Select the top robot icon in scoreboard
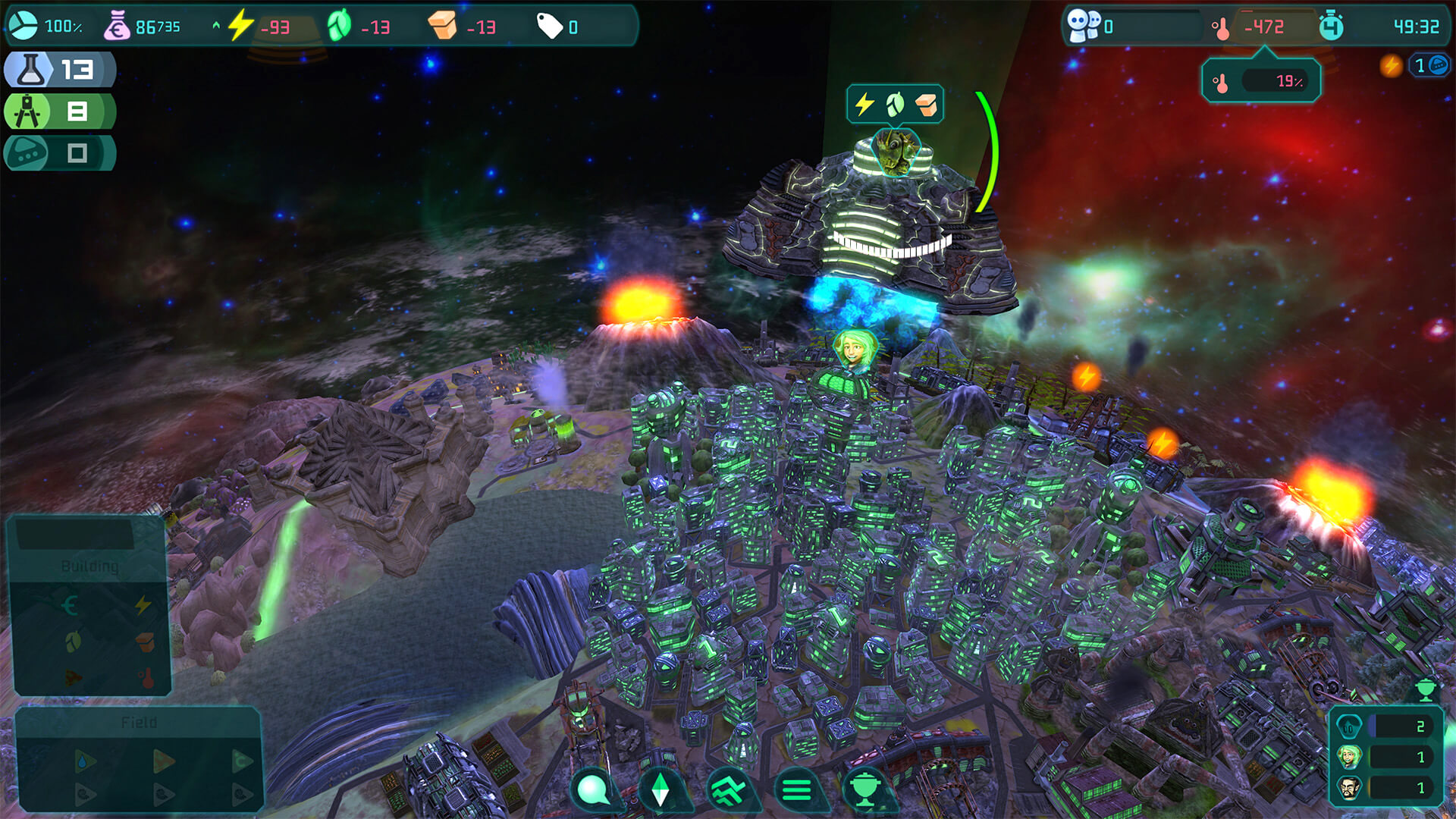The width and height of the screenshot is (1456, 819). (x=1349, y=726)
